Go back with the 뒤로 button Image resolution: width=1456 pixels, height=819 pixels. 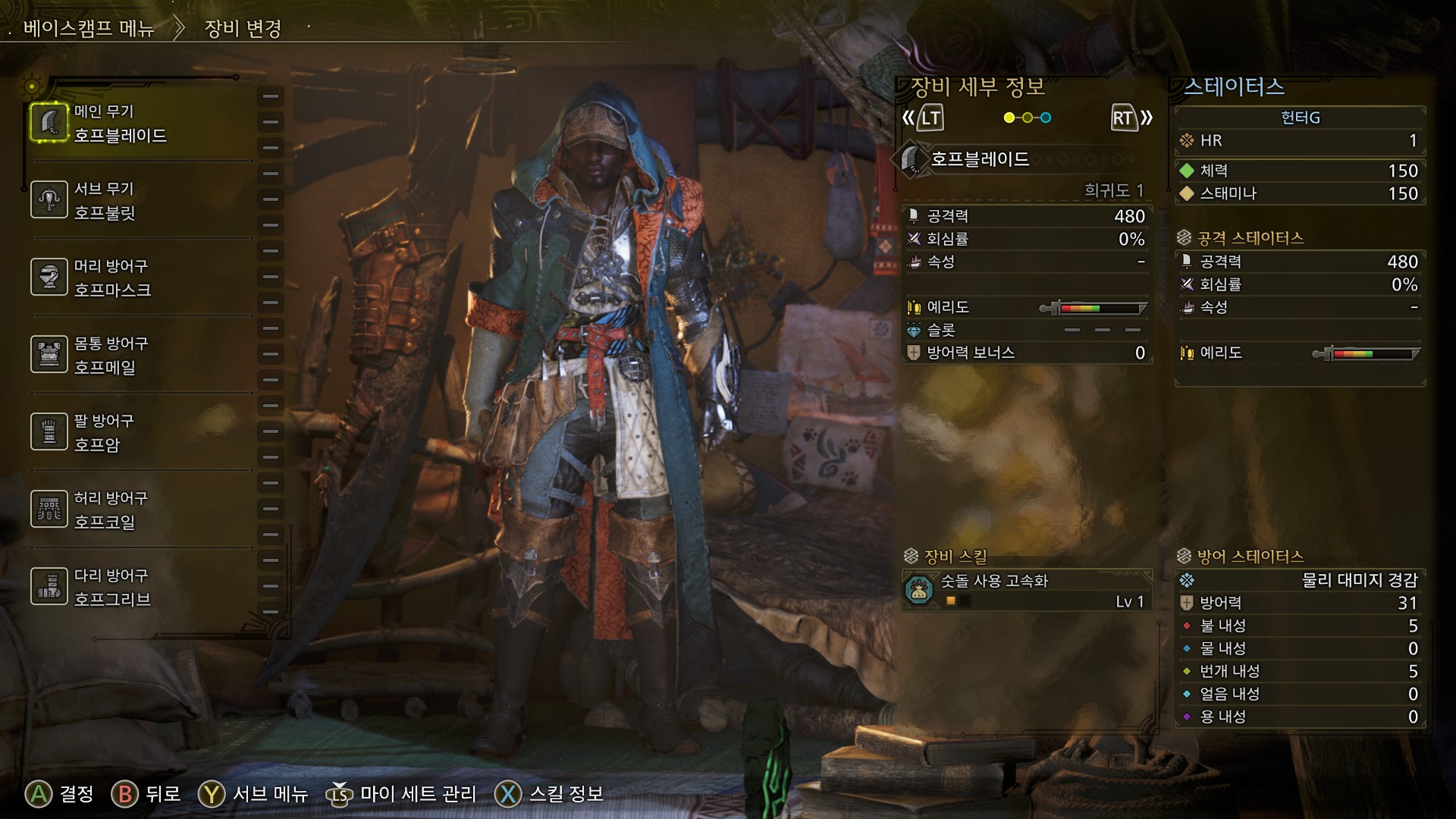pos(146,794)
